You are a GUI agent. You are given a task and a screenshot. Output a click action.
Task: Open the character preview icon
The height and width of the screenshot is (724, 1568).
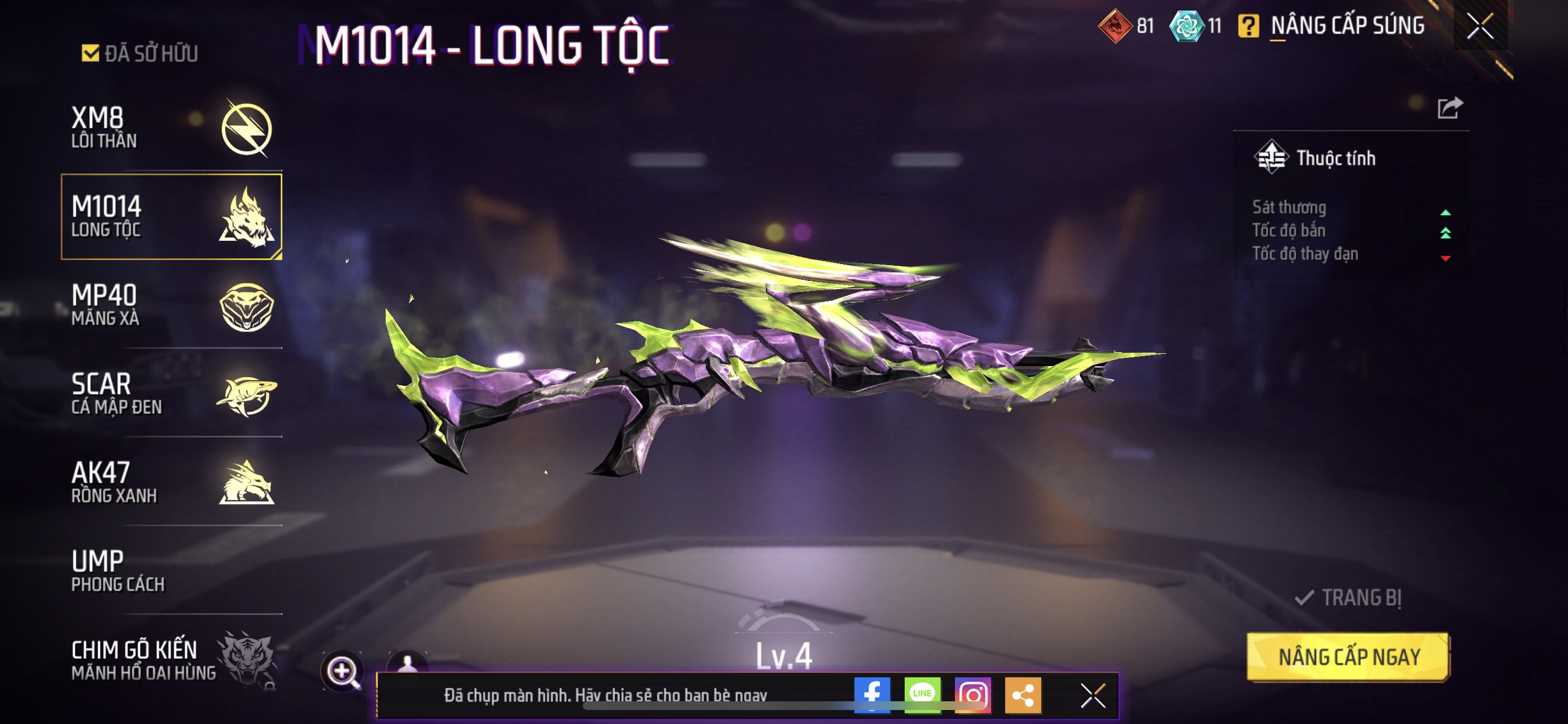pyautogui.click(x=407, y=662)
